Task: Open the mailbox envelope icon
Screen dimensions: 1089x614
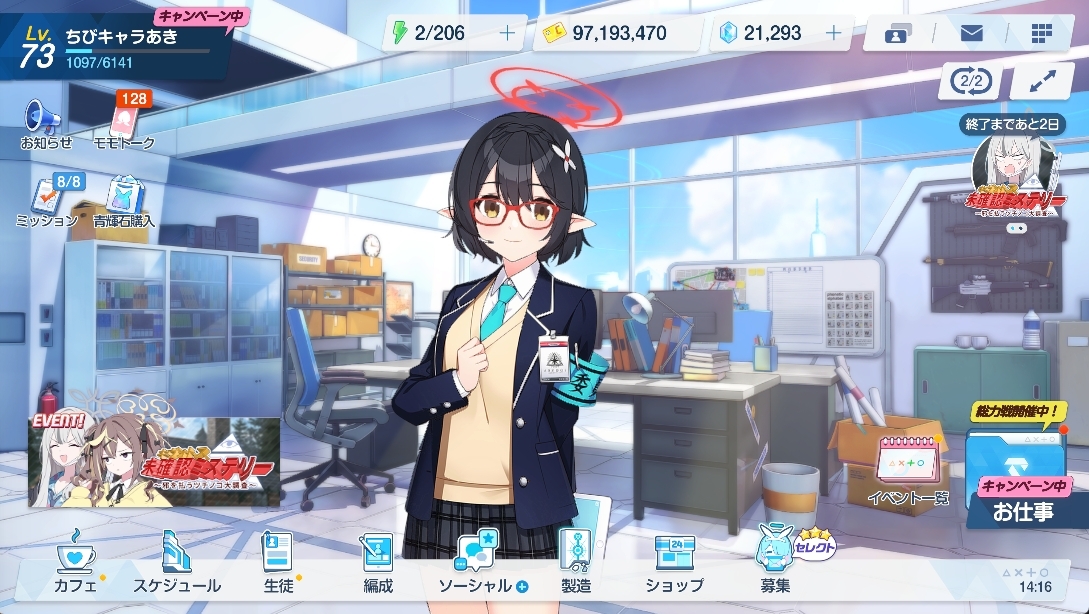Action: [970, 33]
